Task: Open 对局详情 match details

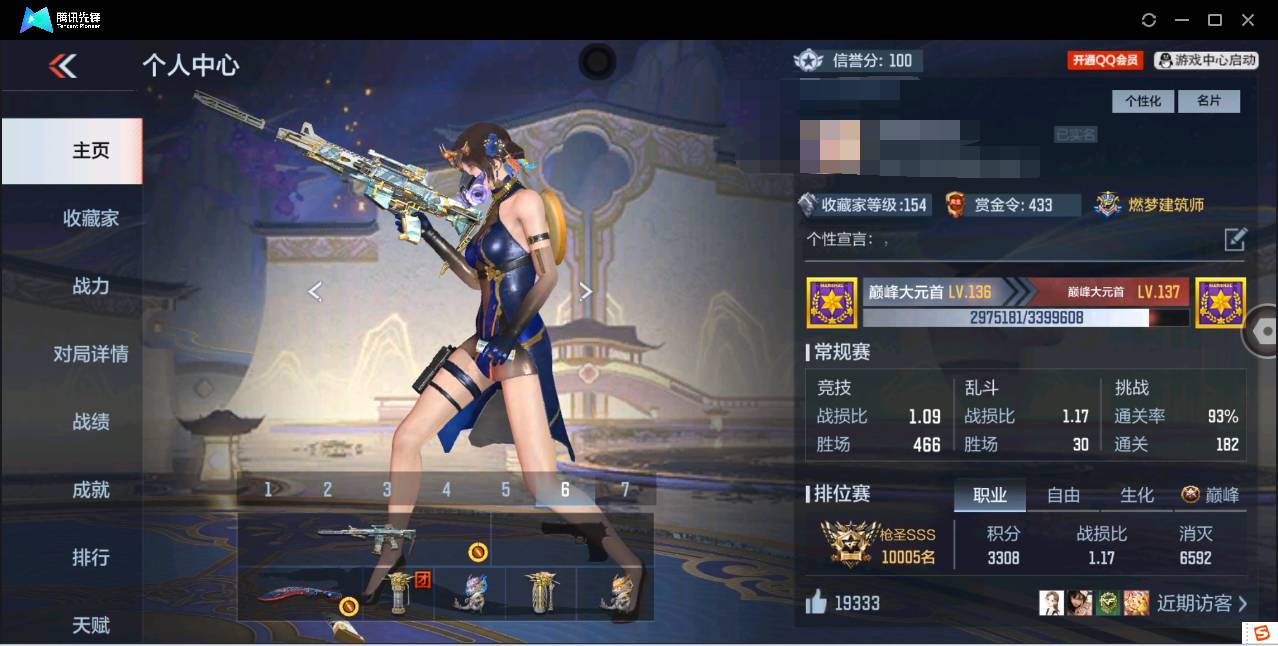Action: 91,354
